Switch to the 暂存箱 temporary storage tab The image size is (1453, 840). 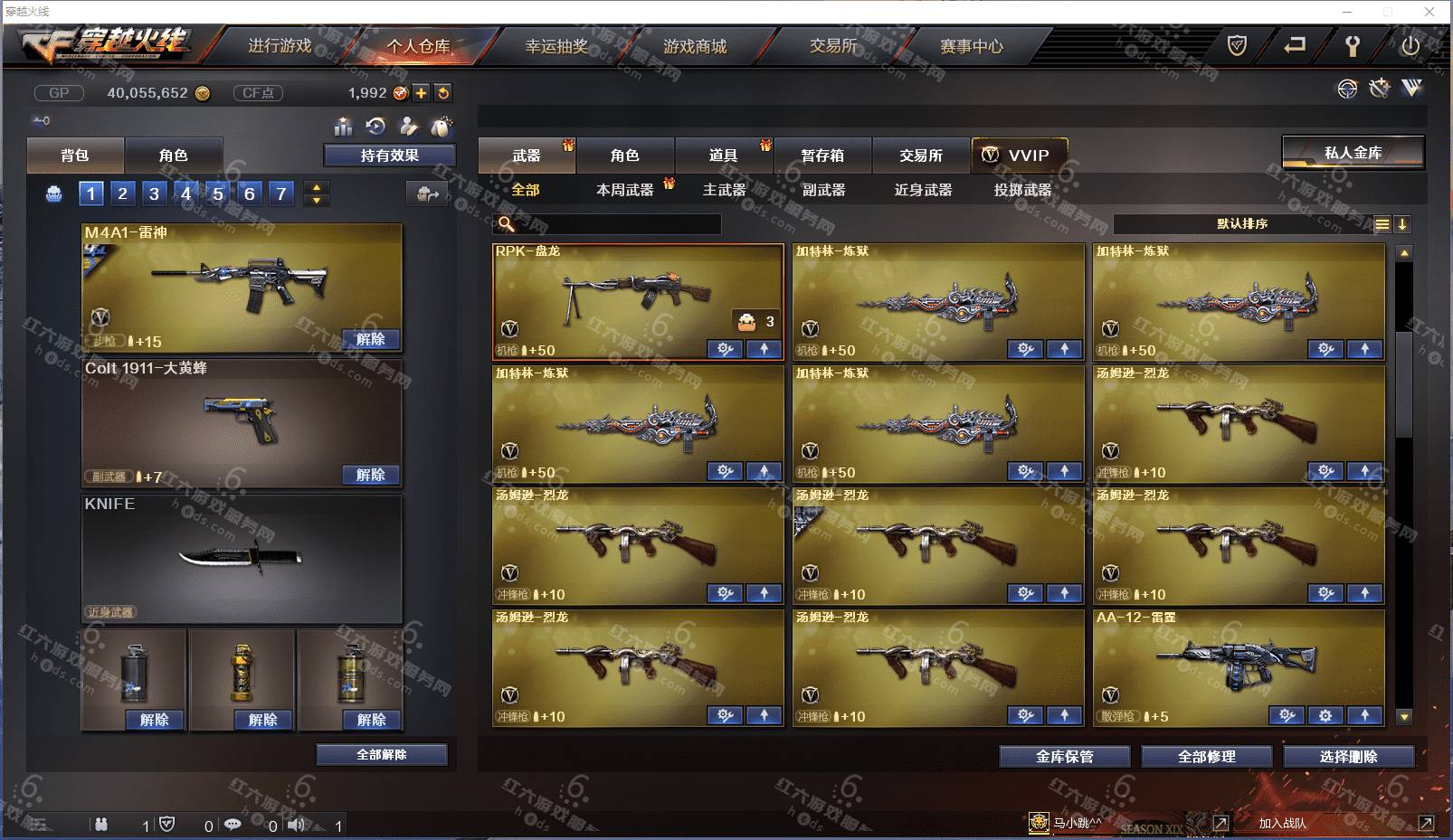[x=821, y=156]
